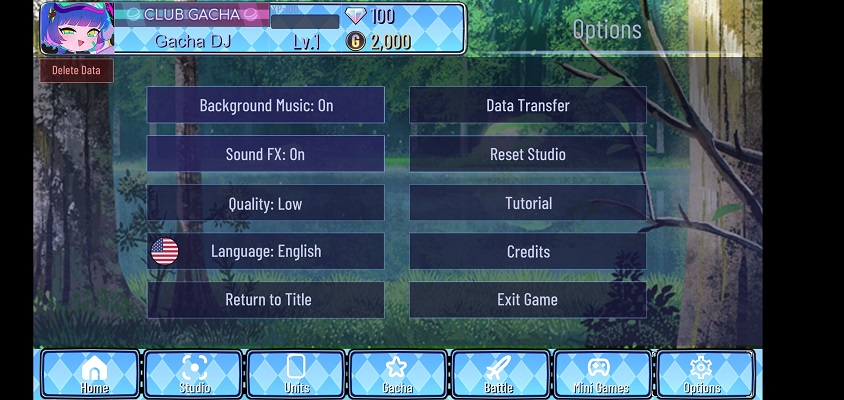
Task: Click Exit Game
Action: click(x=528, y=299)
